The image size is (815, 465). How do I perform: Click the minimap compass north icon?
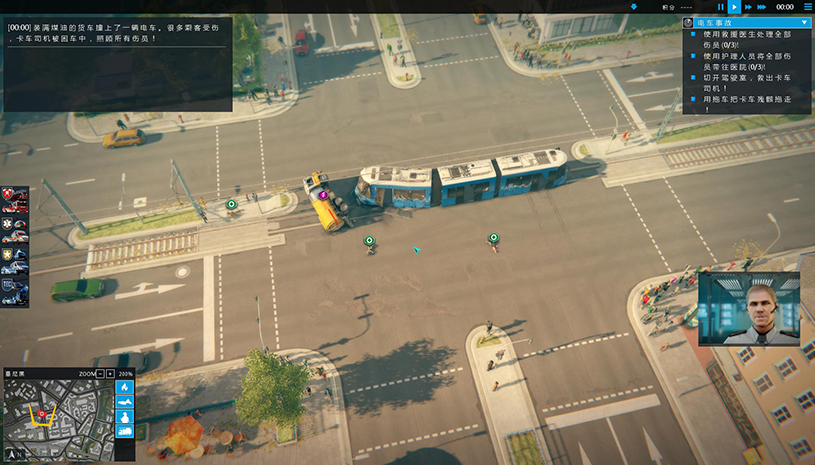click(12, 453)
